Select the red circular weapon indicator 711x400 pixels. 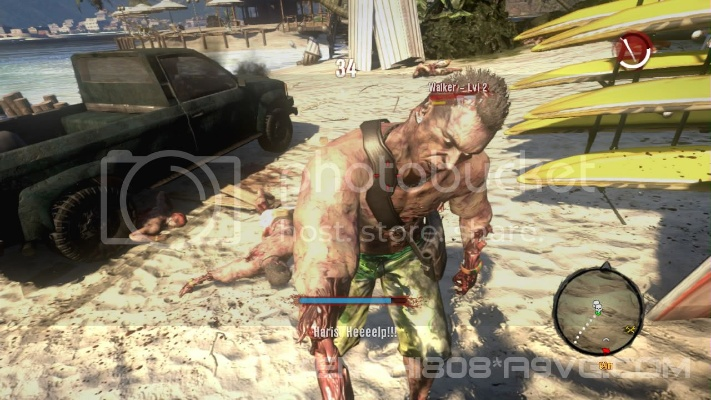[633, 50]
